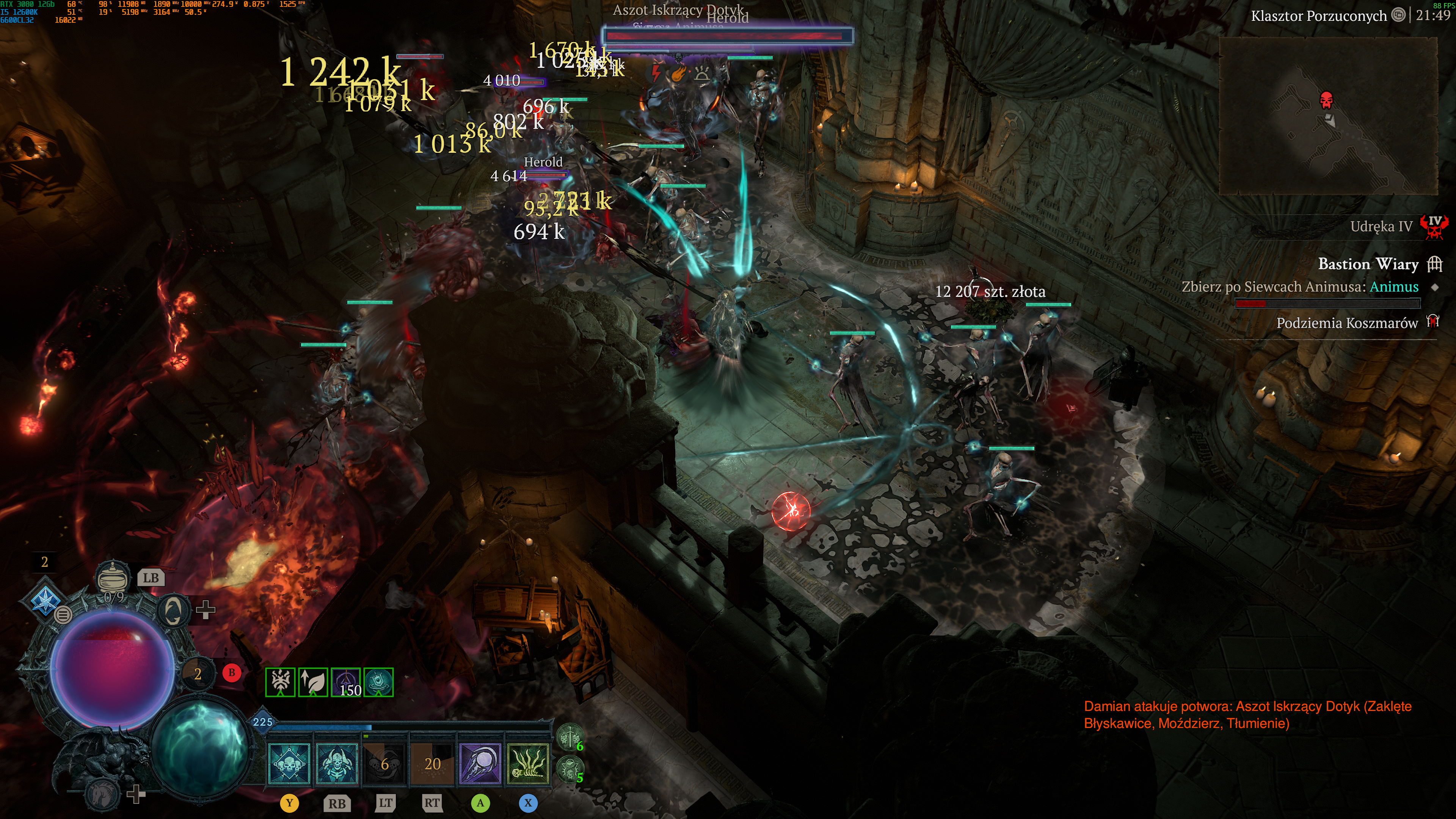1456x819 pixels.
Task: Open the minimap
Action: (x=1328, y=116)
